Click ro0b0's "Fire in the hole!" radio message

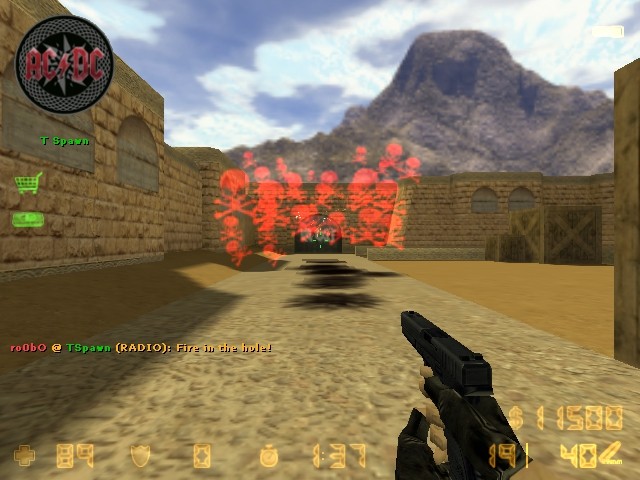pos(140,347)
